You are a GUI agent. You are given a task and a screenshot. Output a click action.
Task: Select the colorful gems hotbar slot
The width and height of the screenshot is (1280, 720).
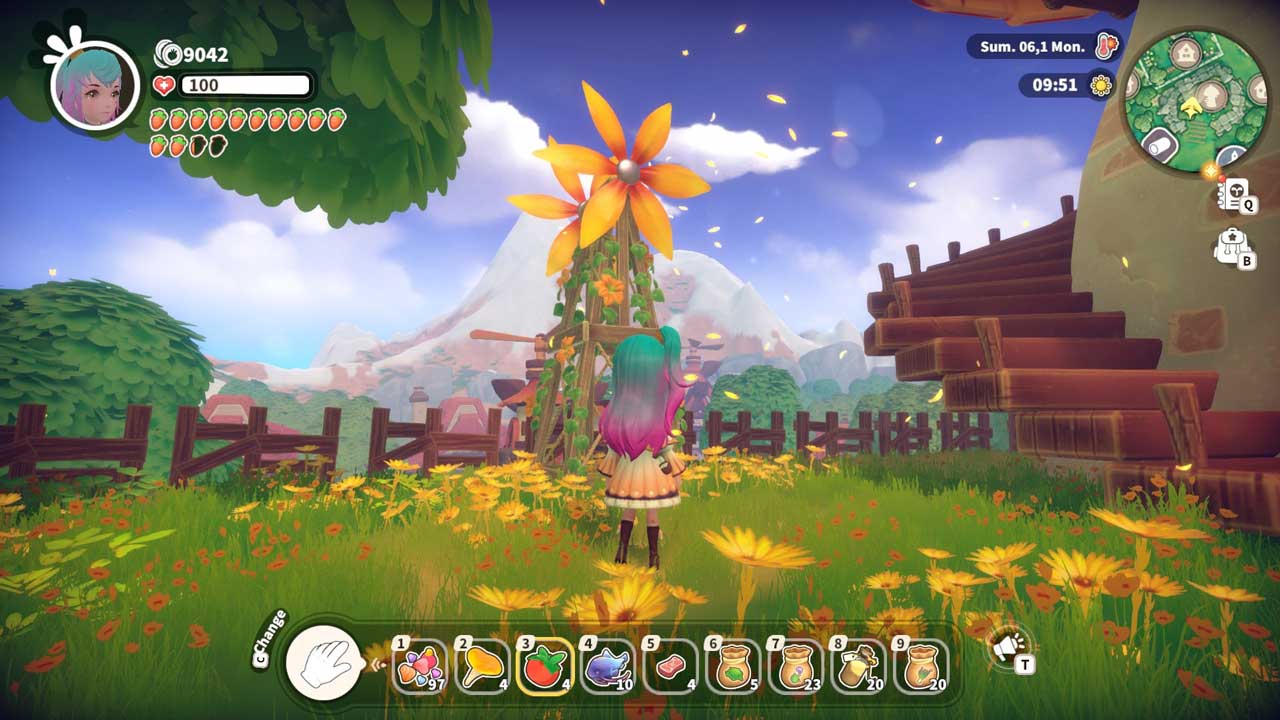[x=420, y=667]
